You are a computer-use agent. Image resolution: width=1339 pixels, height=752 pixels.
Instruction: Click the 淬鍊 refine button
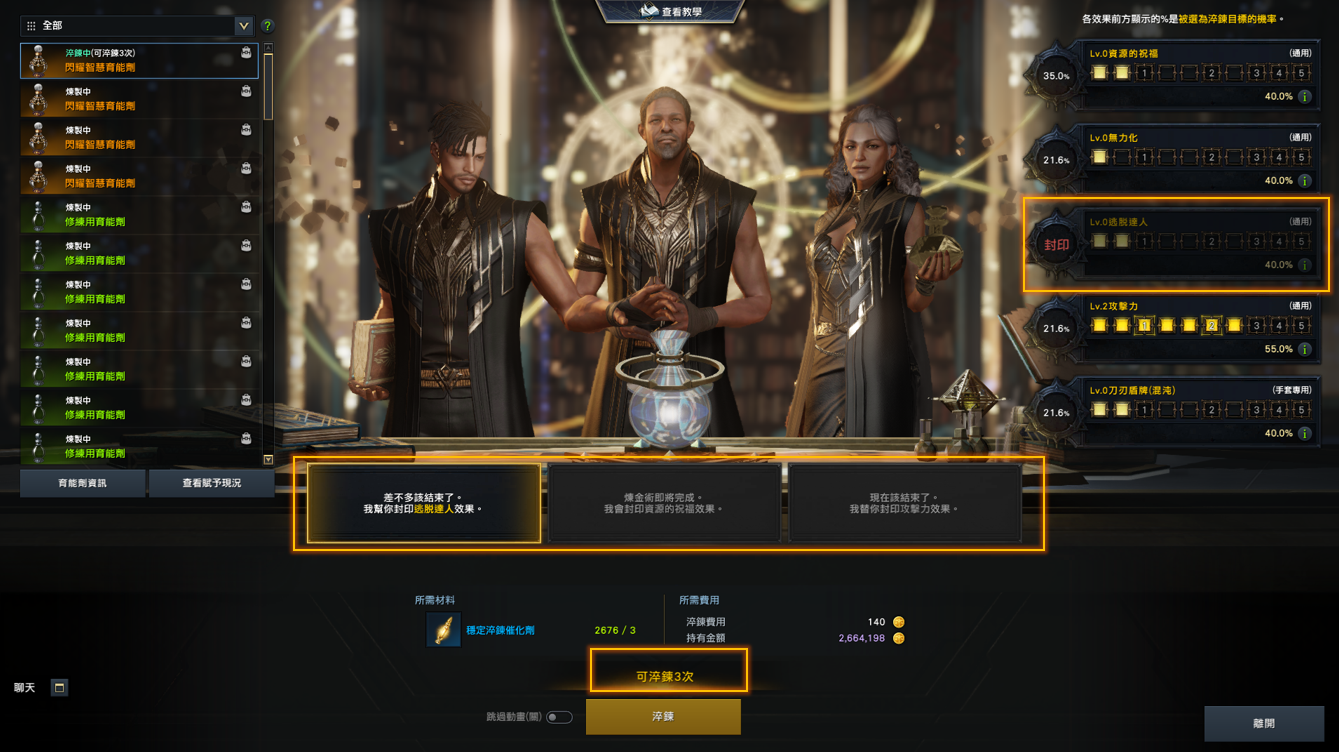(x=663, y=717)
